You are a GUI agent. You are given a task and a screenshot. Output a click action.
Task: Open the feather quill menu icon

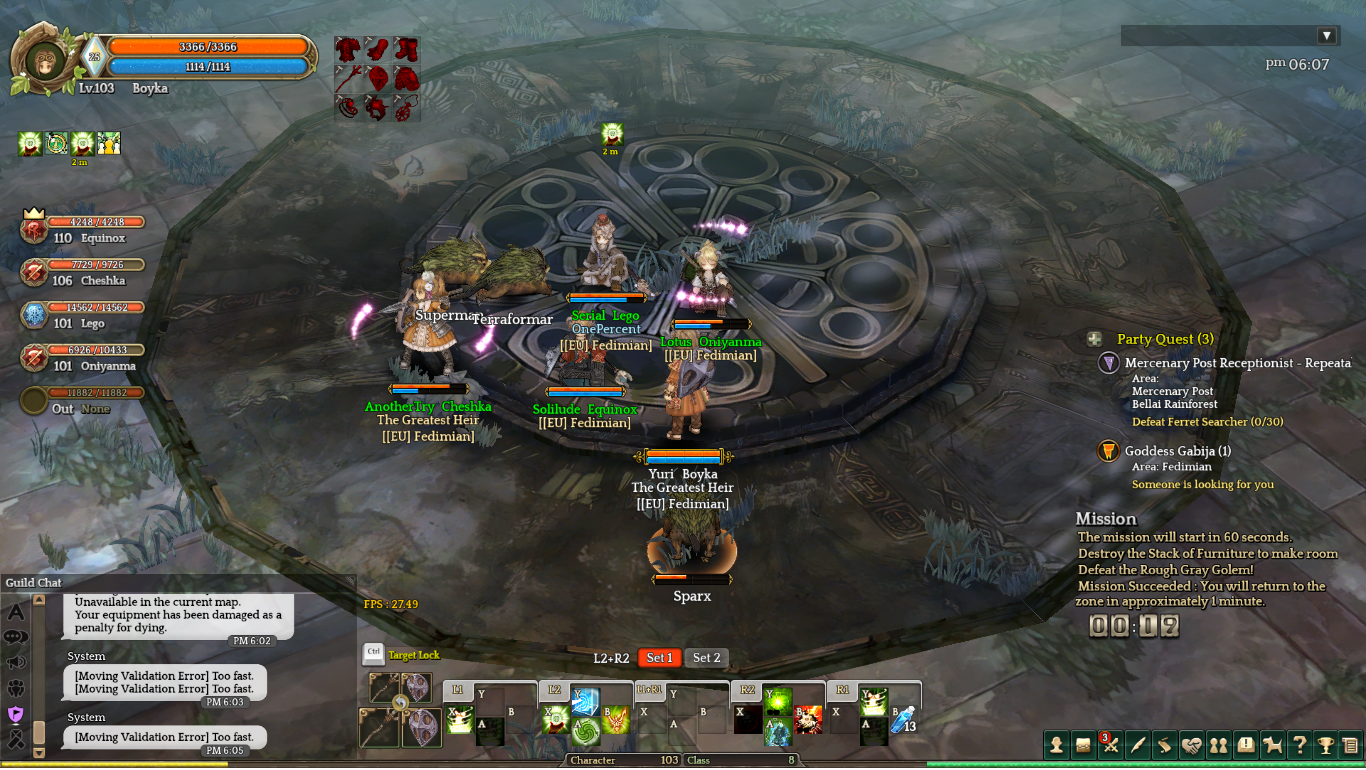pos(1137,744)
